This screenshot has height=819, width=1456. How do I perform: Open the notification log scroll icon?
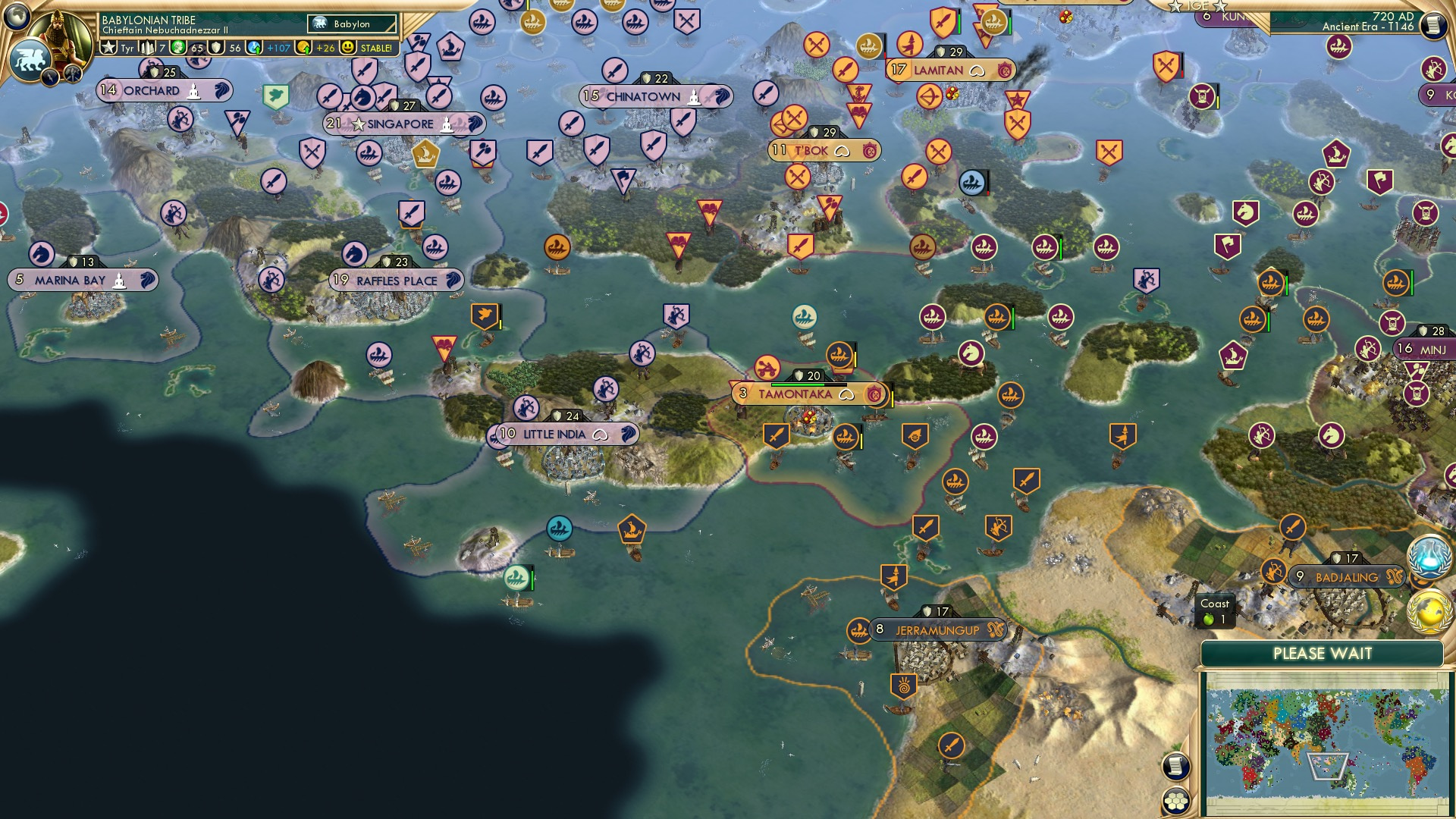(x=1175, y=767)
